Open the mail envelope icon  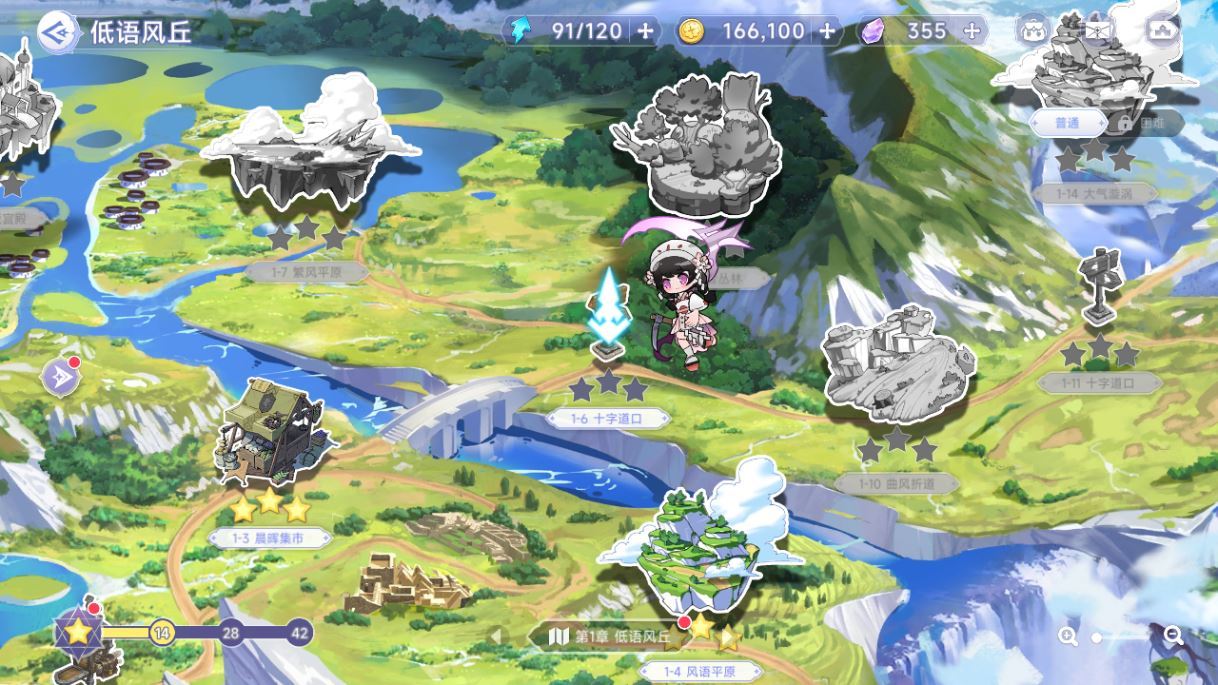(x=1097, y=30)
